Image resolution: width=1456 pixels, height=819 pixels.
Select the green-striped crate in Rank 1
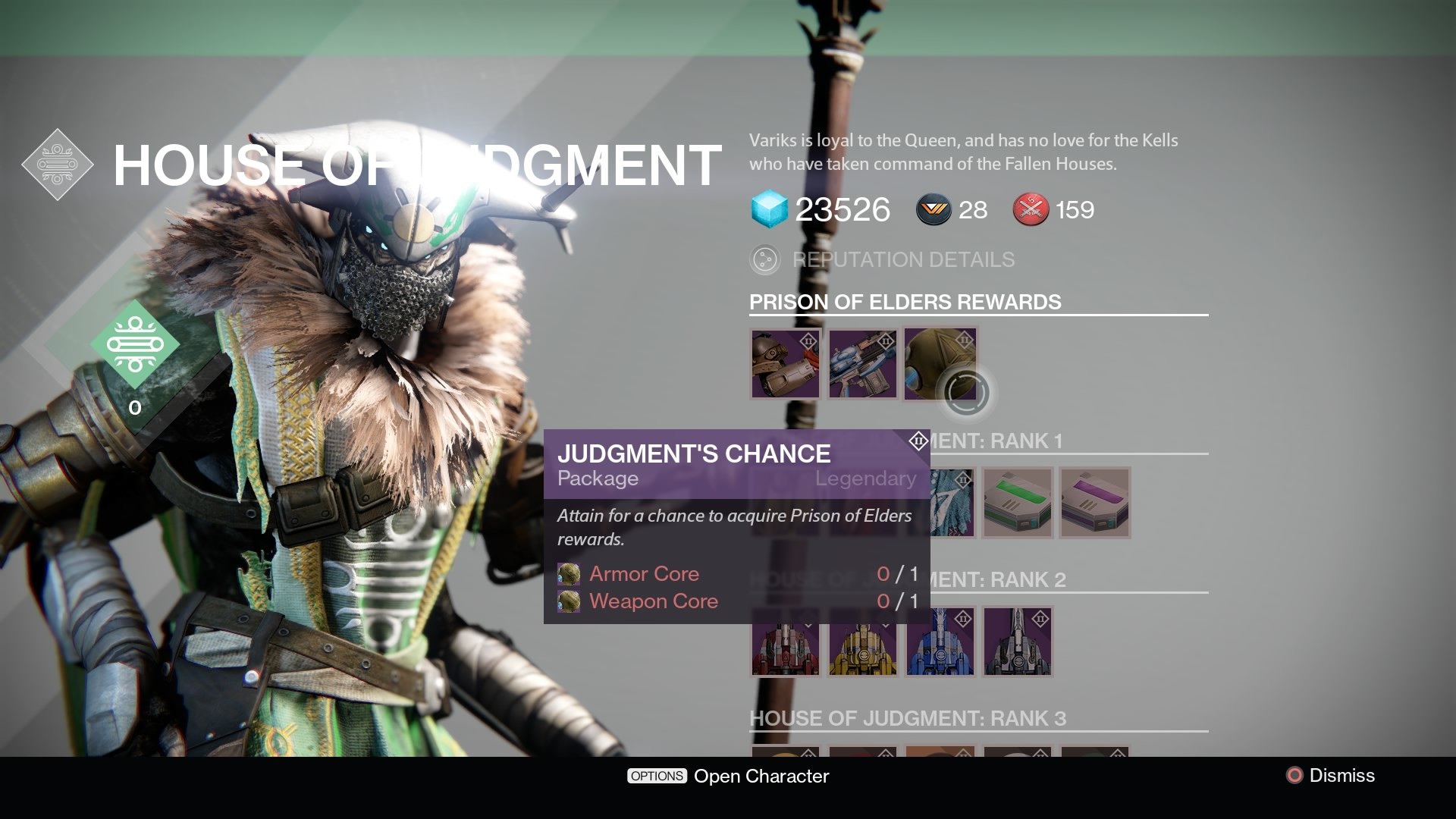coord(1018,504)
